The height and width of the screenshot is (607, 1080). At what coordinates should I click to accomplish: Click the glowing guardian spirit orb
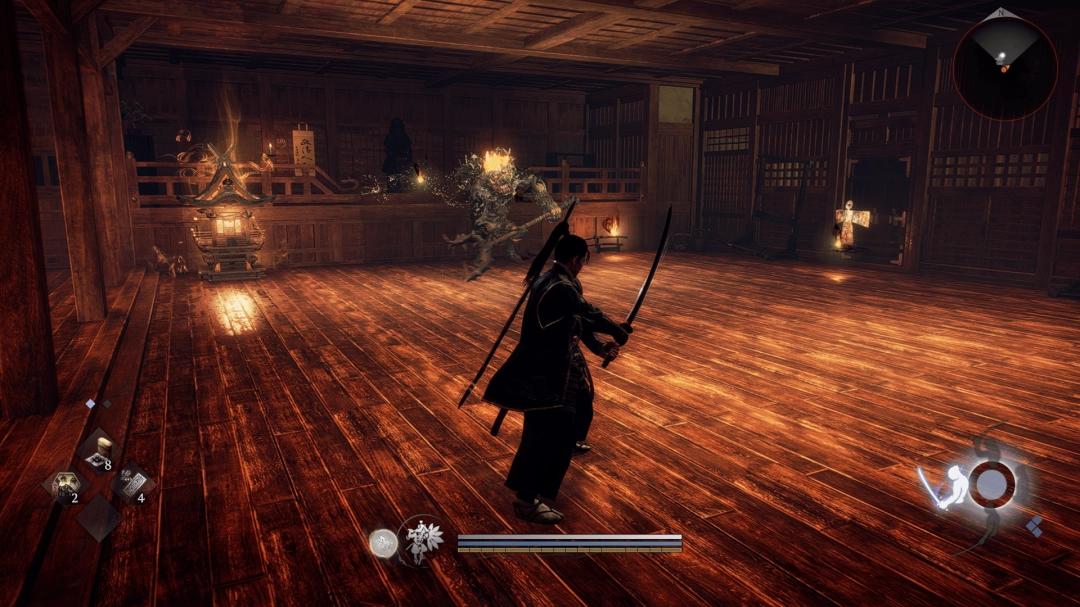(382, 543)
